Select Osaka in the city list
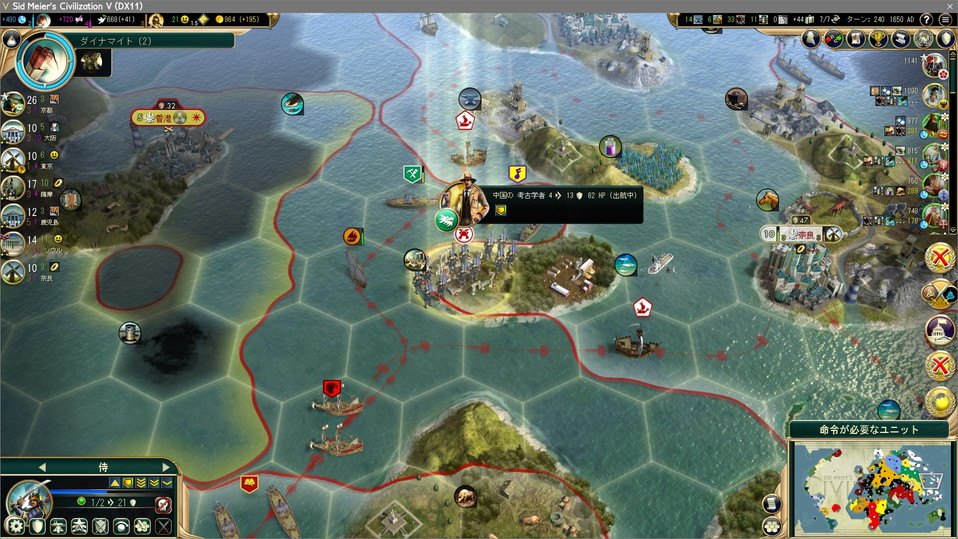The width and height of the screenshot is (958, 539). point(14,131)
